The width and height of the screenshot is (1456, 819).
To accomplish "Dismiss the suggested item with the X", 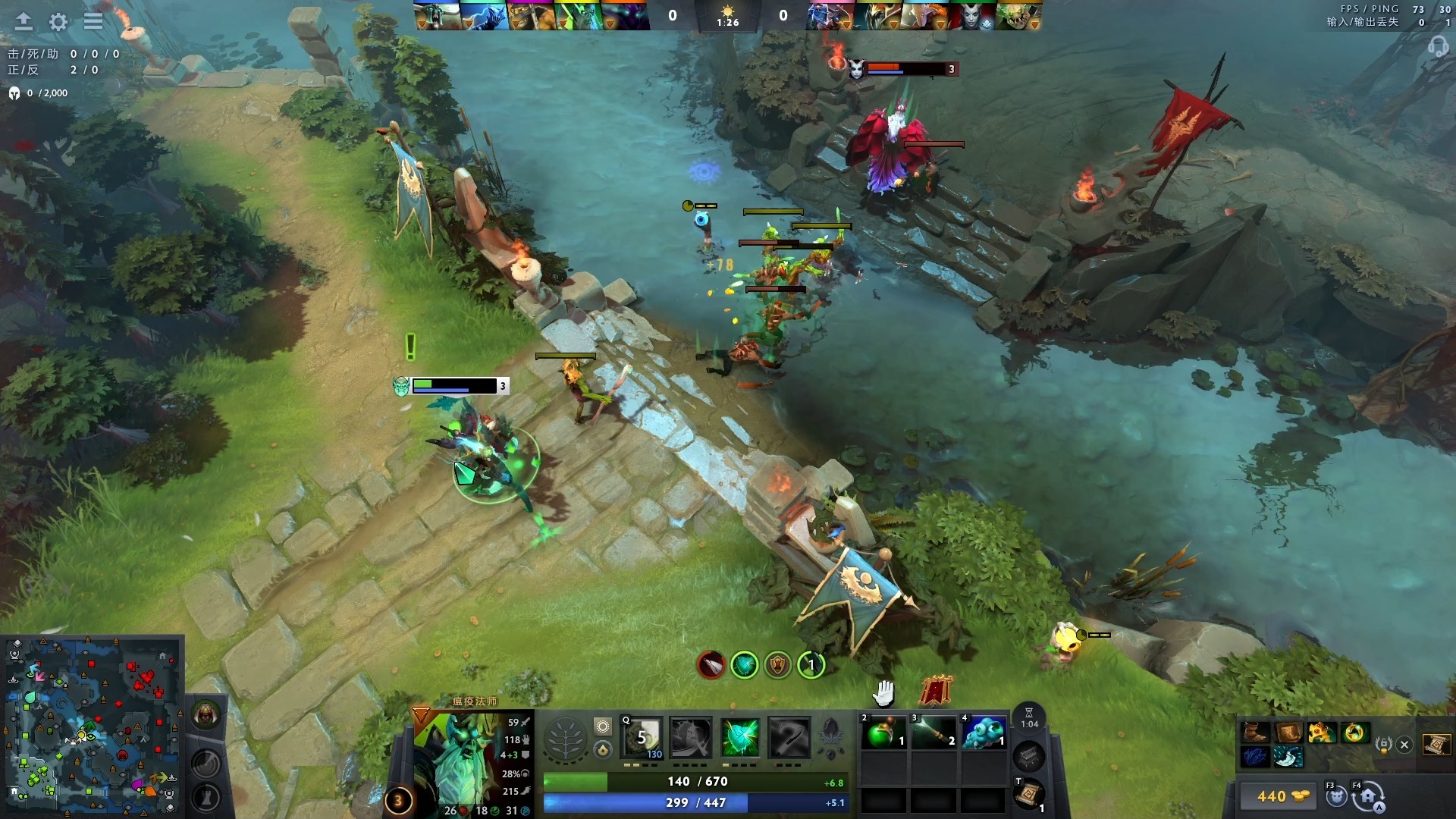I will pos(1404,745).
